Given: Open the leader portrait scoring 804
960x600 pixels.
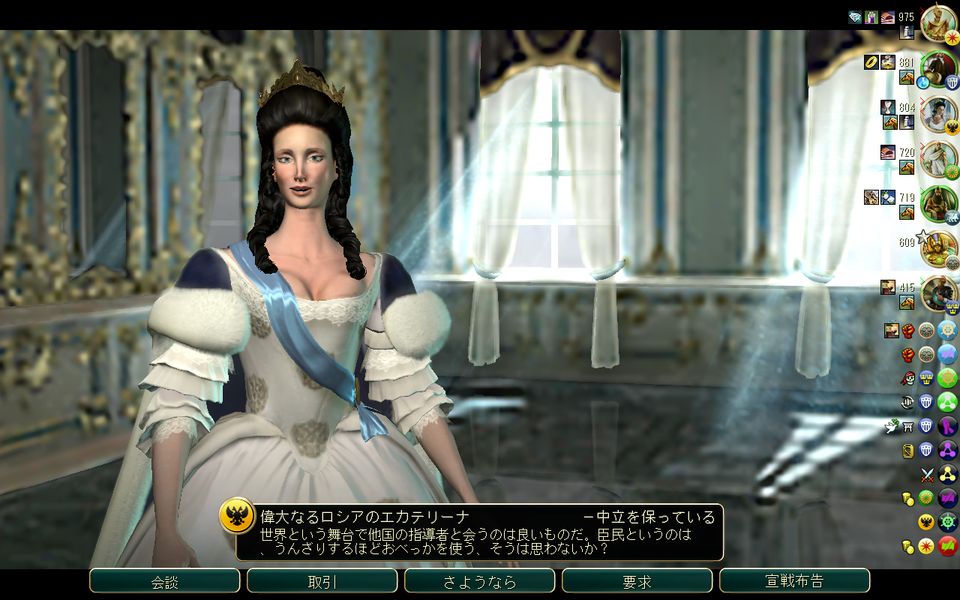Looking at the screenshot, I should (x=938, y=113).
